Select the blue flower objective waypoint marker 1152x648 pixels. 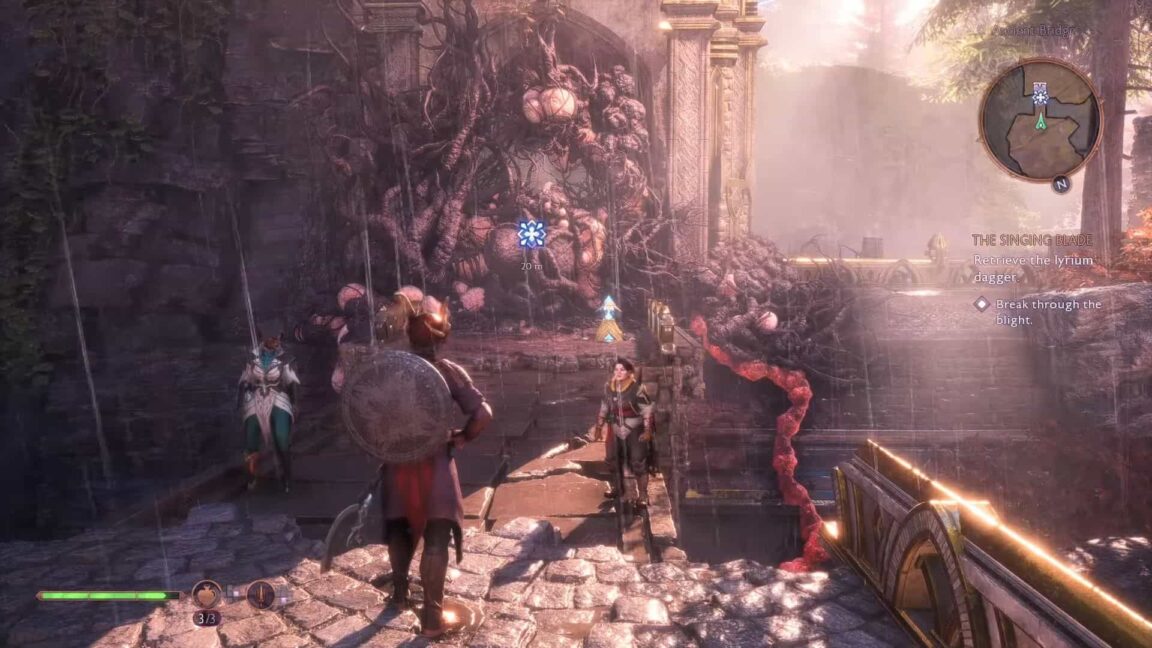pos(532,234)
